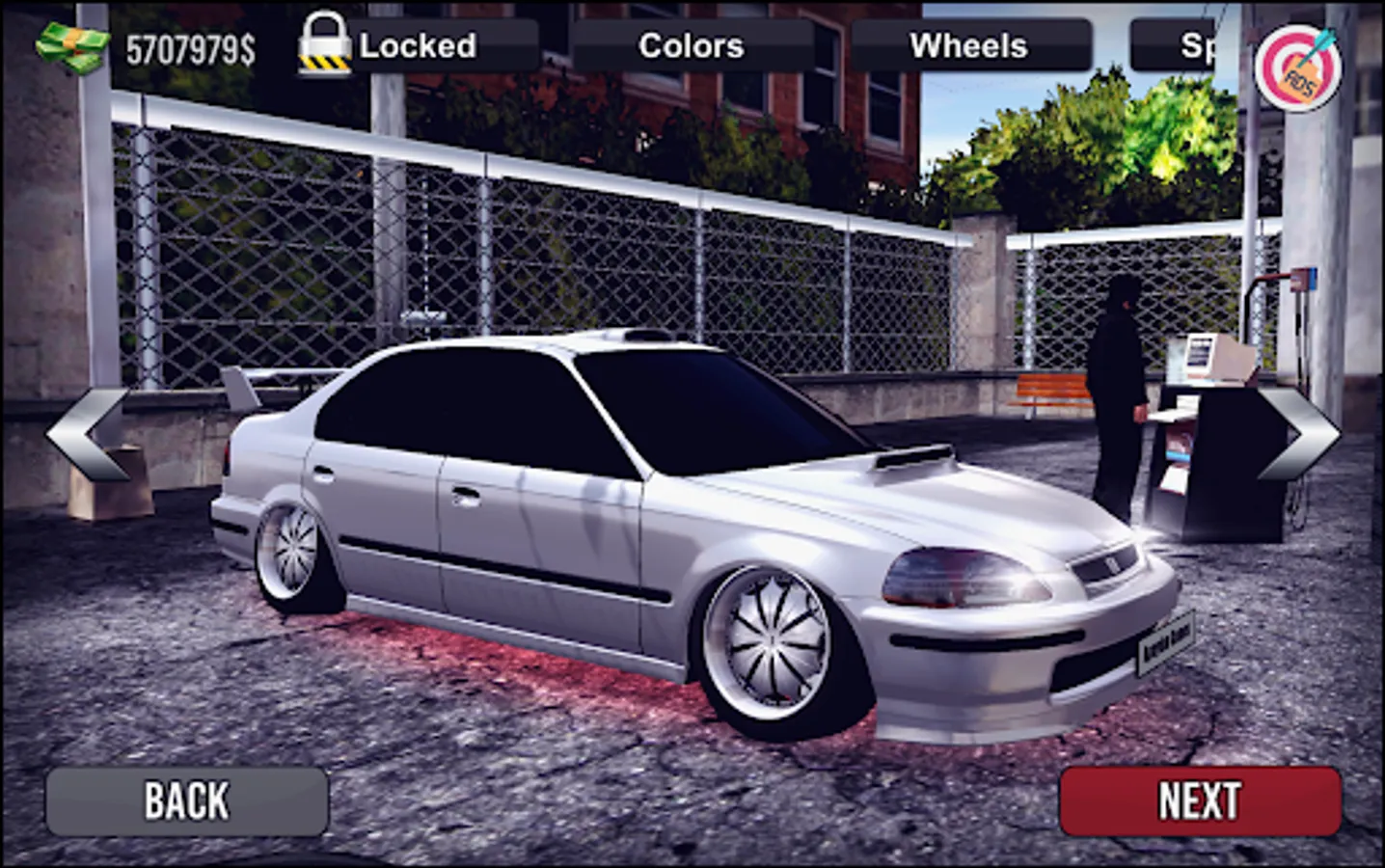The image size is (1385, 868).
Task: Open the ADS rewards target icon
Action: (x=1300, y=68)
